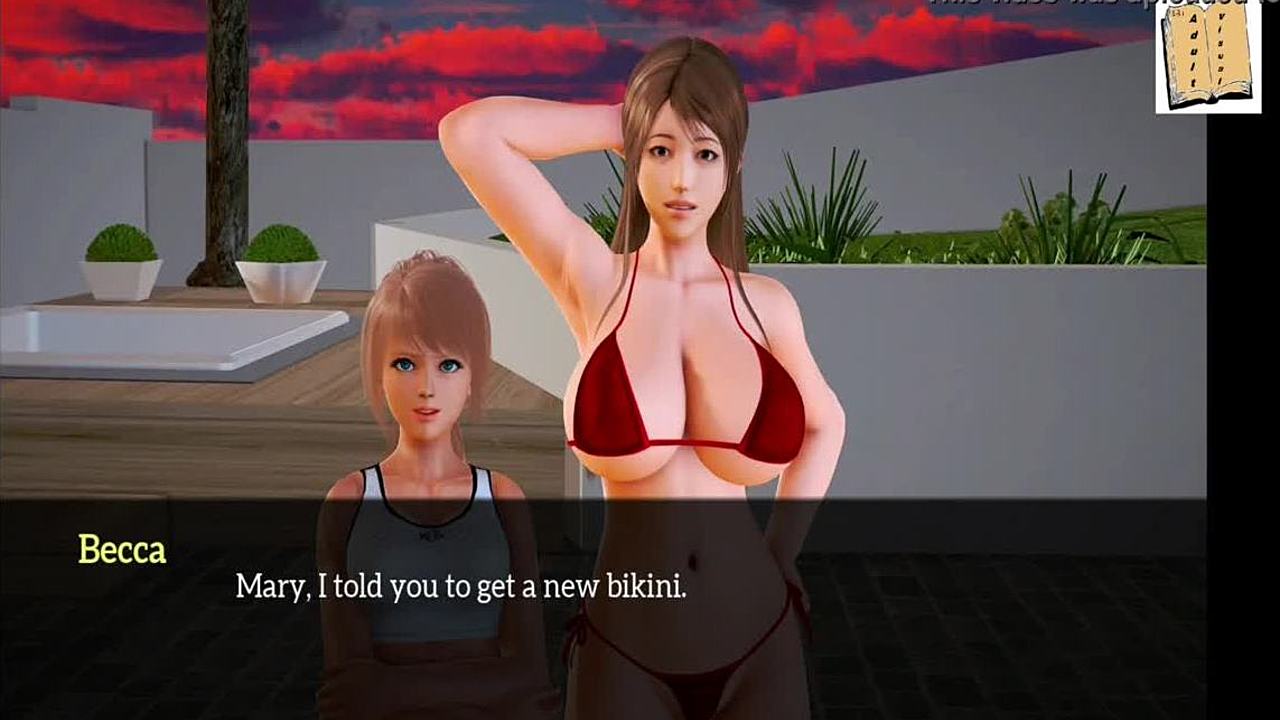Click the Adult Visual book logo watermark
Image resolution: width=1280 pixels, height=720 pixels.
click(x=1207, y=58)
